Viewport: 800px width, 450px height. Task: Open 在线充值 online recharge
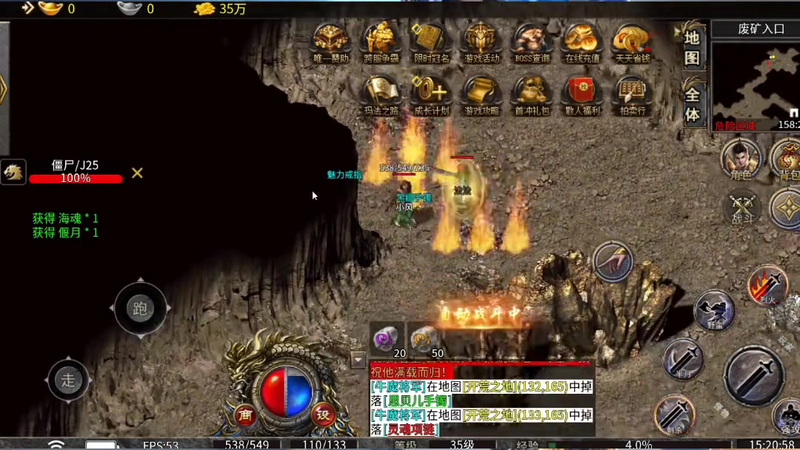[581, 42]
